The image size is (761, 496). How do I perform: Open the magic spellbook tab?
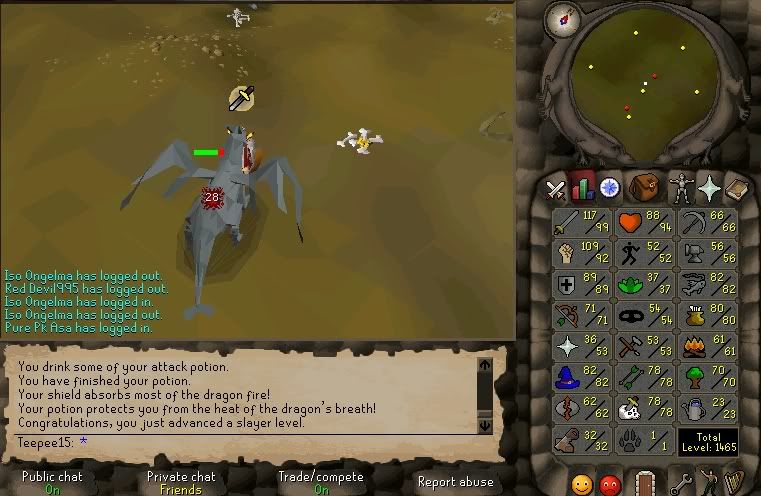[738, 187]
